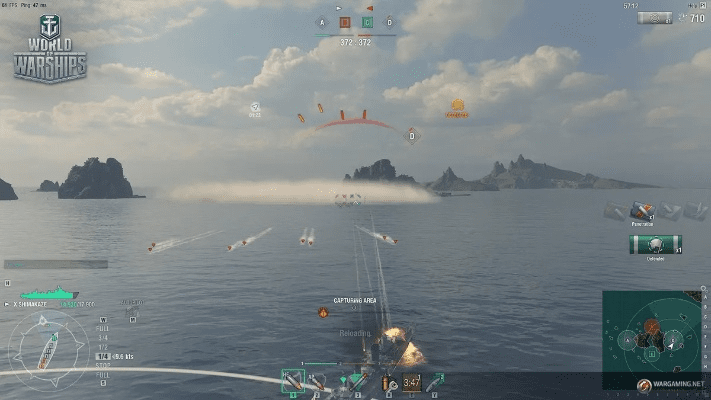Click the capture point D indicator at the top
The width and height of the screenshot is (711, 400).
click(x=389, y=22)
